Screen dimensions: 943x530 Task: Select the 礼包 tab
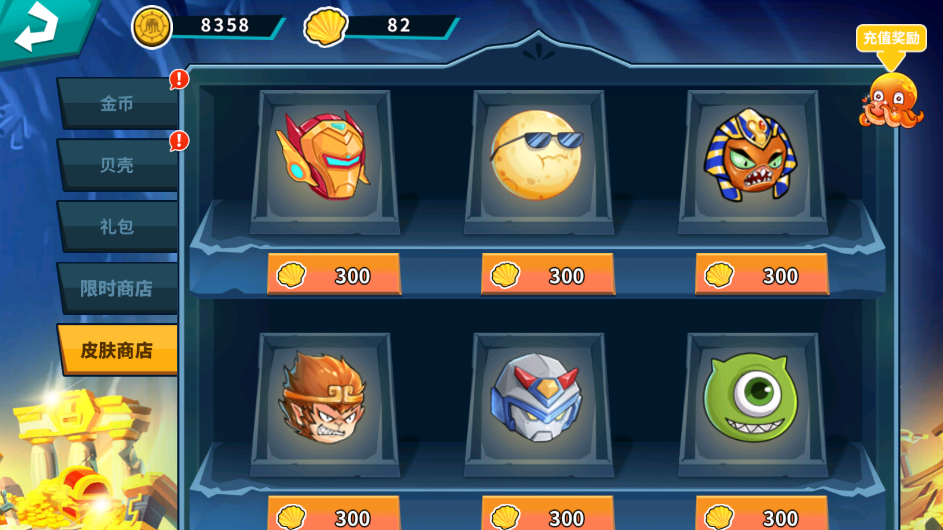point(117,227)
